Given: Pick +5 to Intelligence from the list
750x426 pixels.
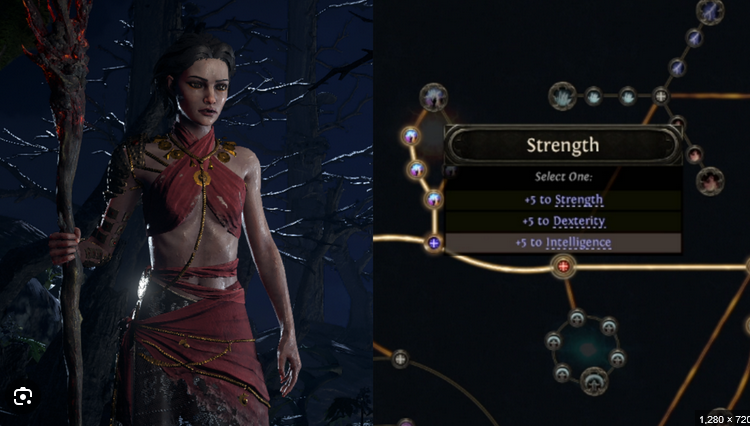Looking at the screenshot, I should (563, 242).
